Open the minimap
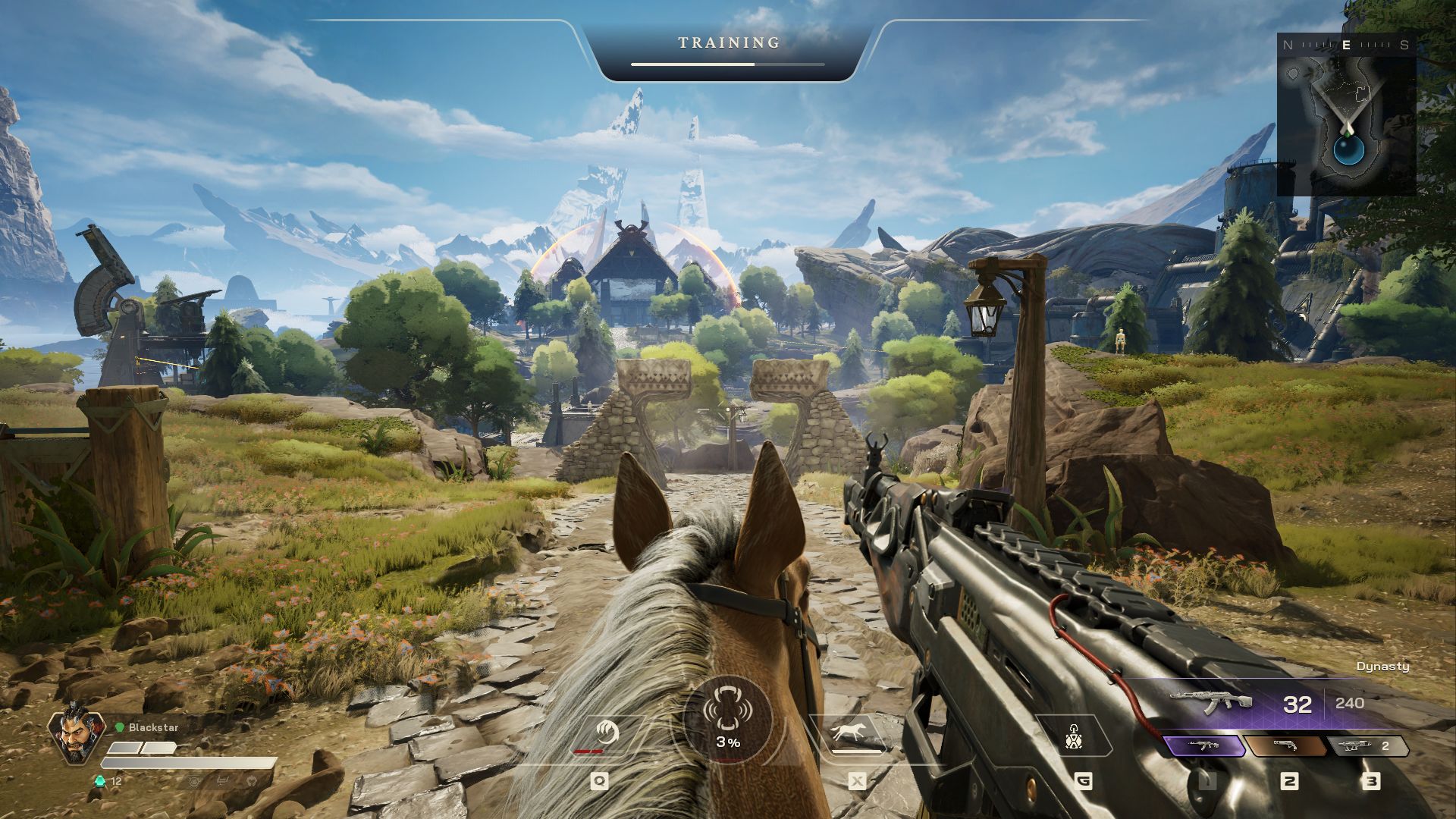 [1347, 114]
